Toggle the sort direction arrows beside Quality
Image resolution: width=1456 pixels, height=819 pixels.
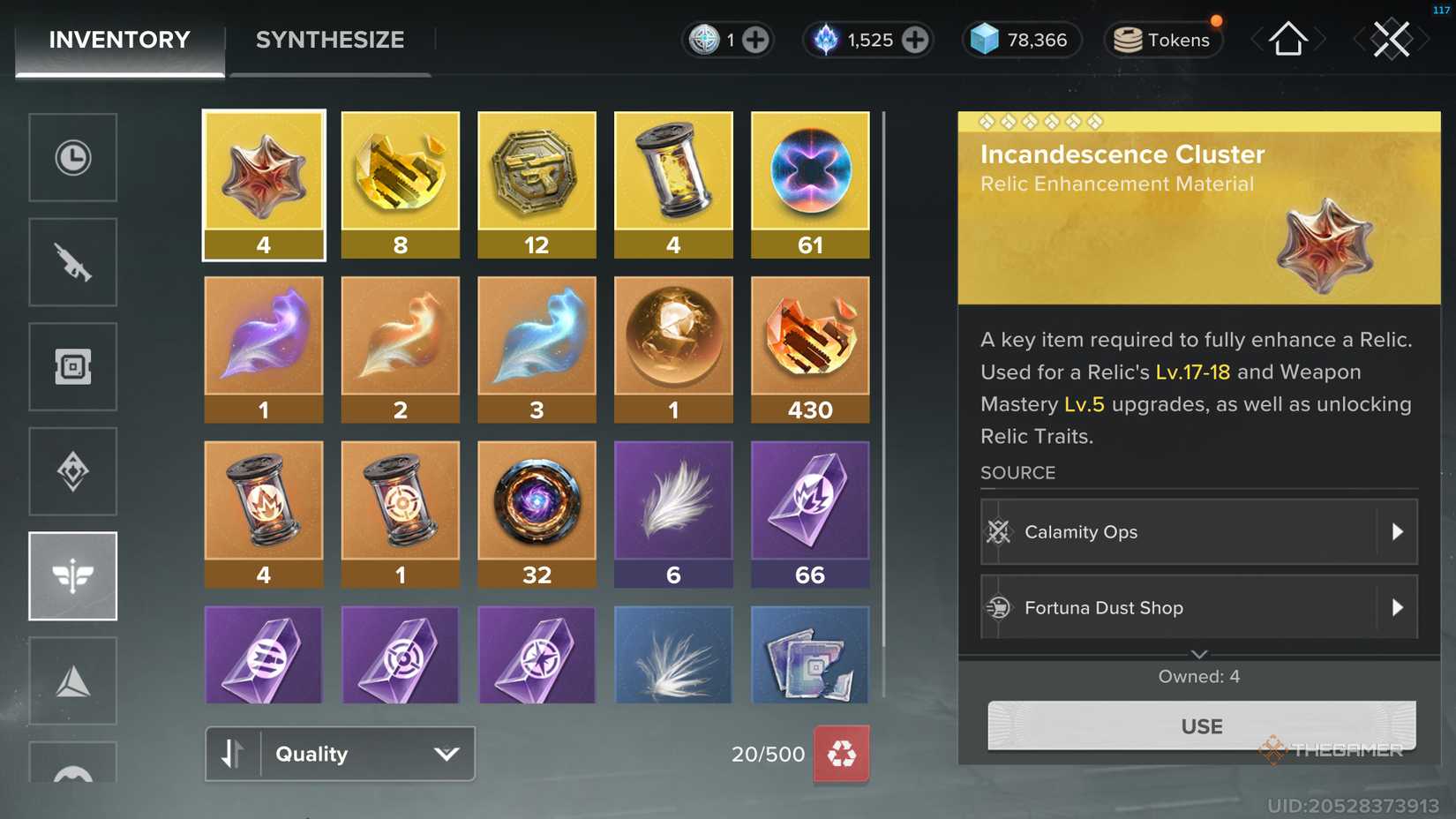pyautogui.click(x=233, y=754)
